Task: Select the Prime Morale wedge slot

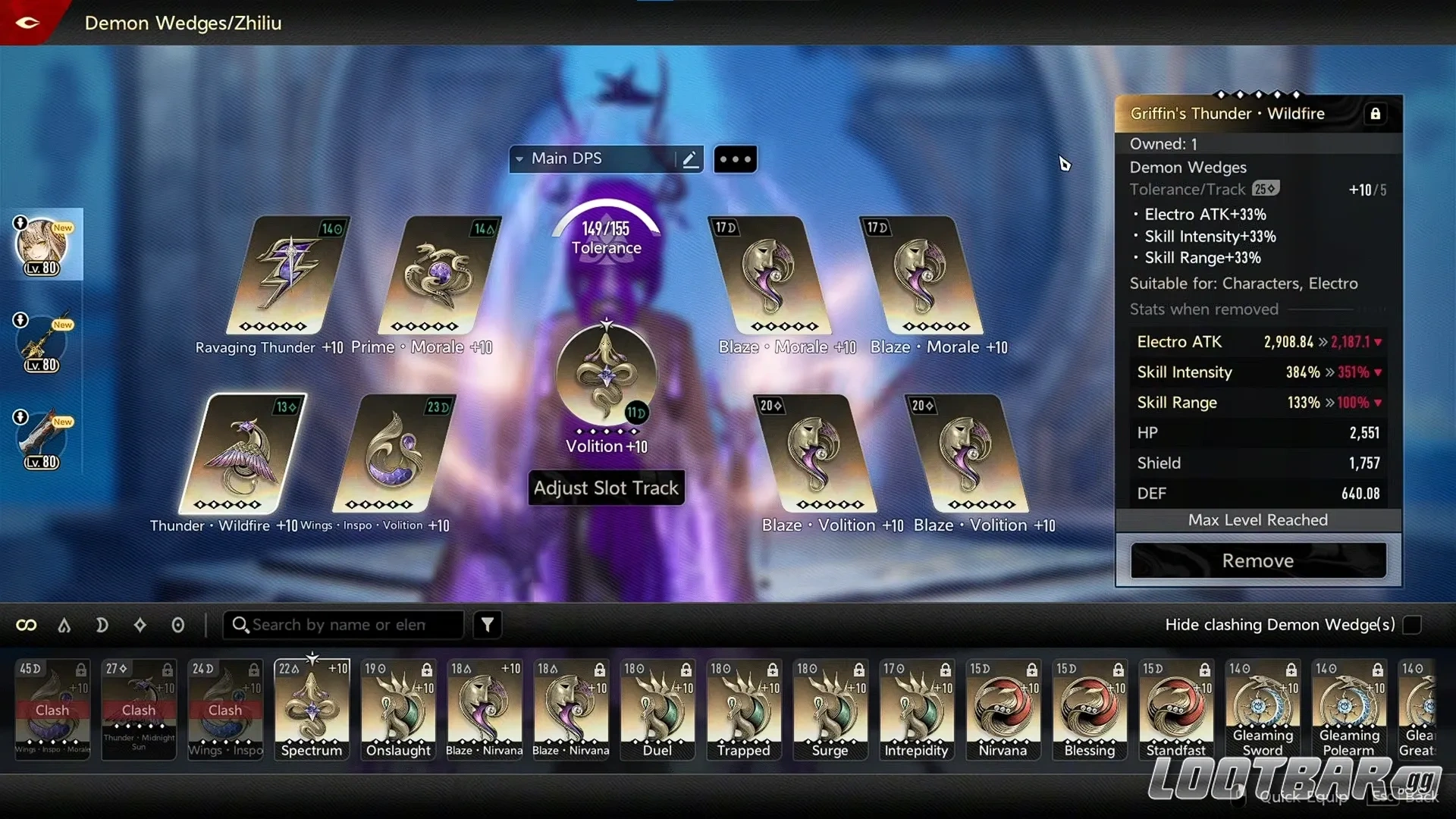Action: 439,276
